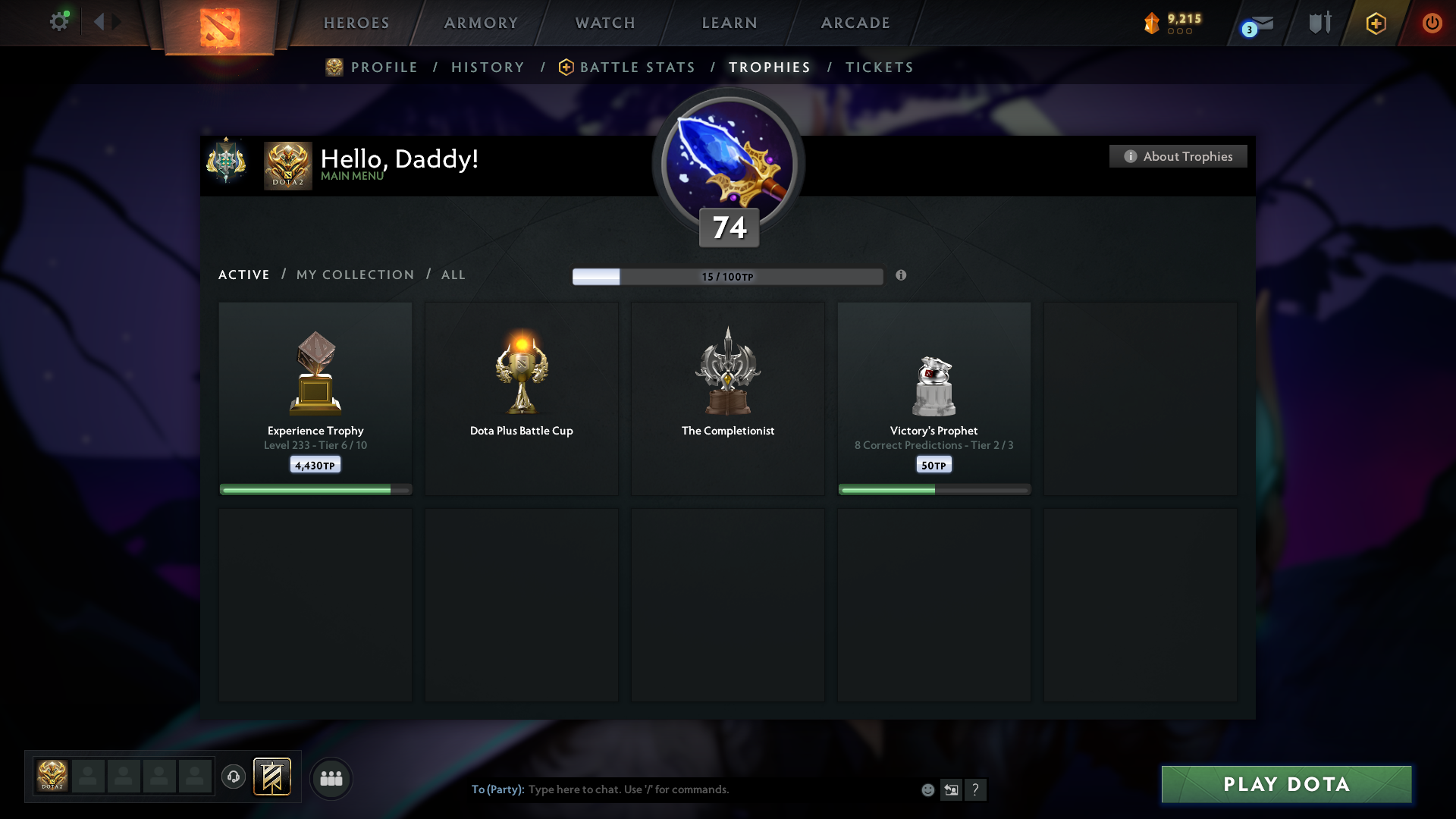The width and height of the screenshot is (1456, 819).
Task: Quit the game with the power icon
Action: tap(1432, 23)
